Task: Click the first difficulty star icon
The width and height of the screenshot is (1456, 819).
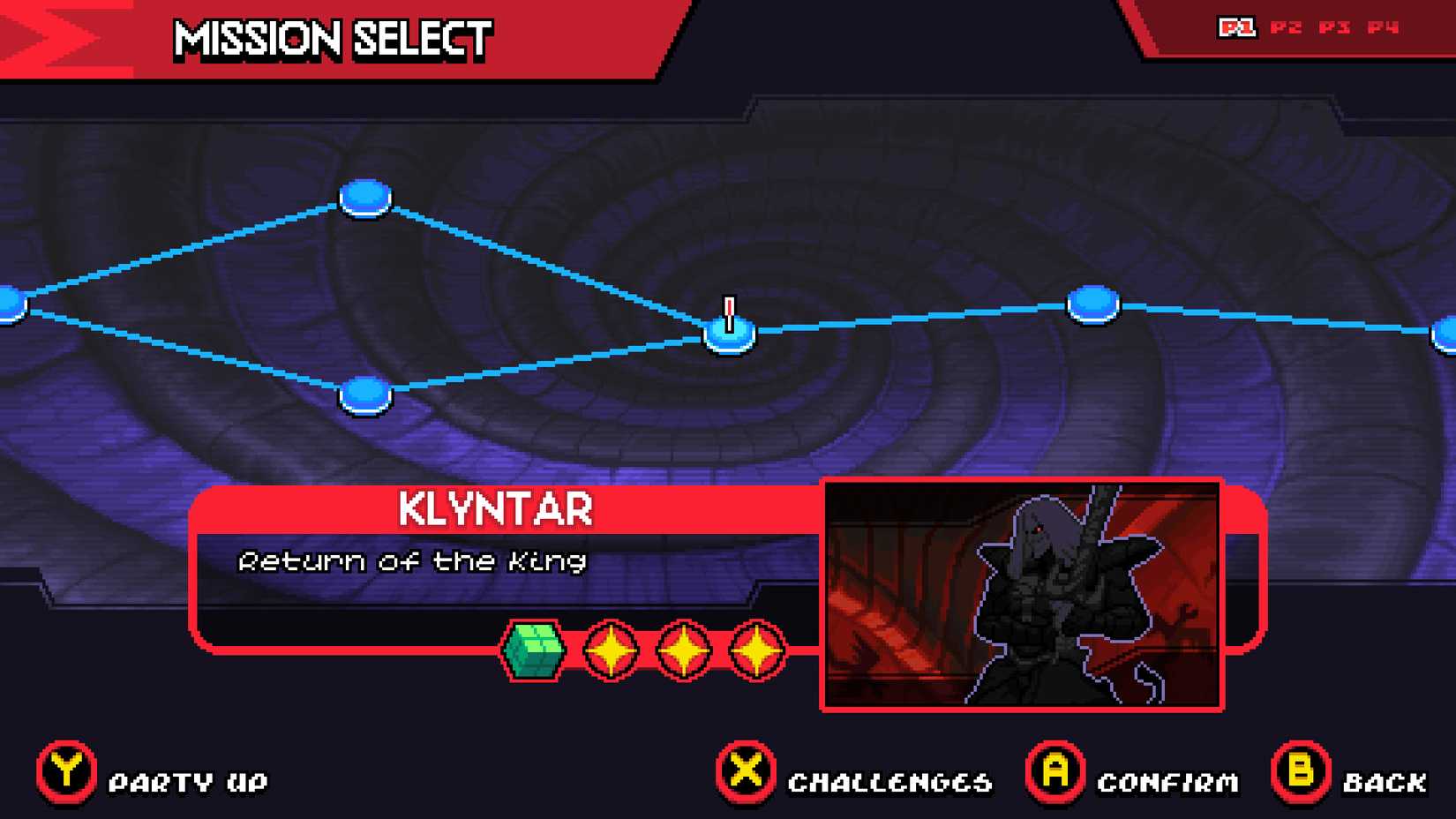Action: coord(609,650)
